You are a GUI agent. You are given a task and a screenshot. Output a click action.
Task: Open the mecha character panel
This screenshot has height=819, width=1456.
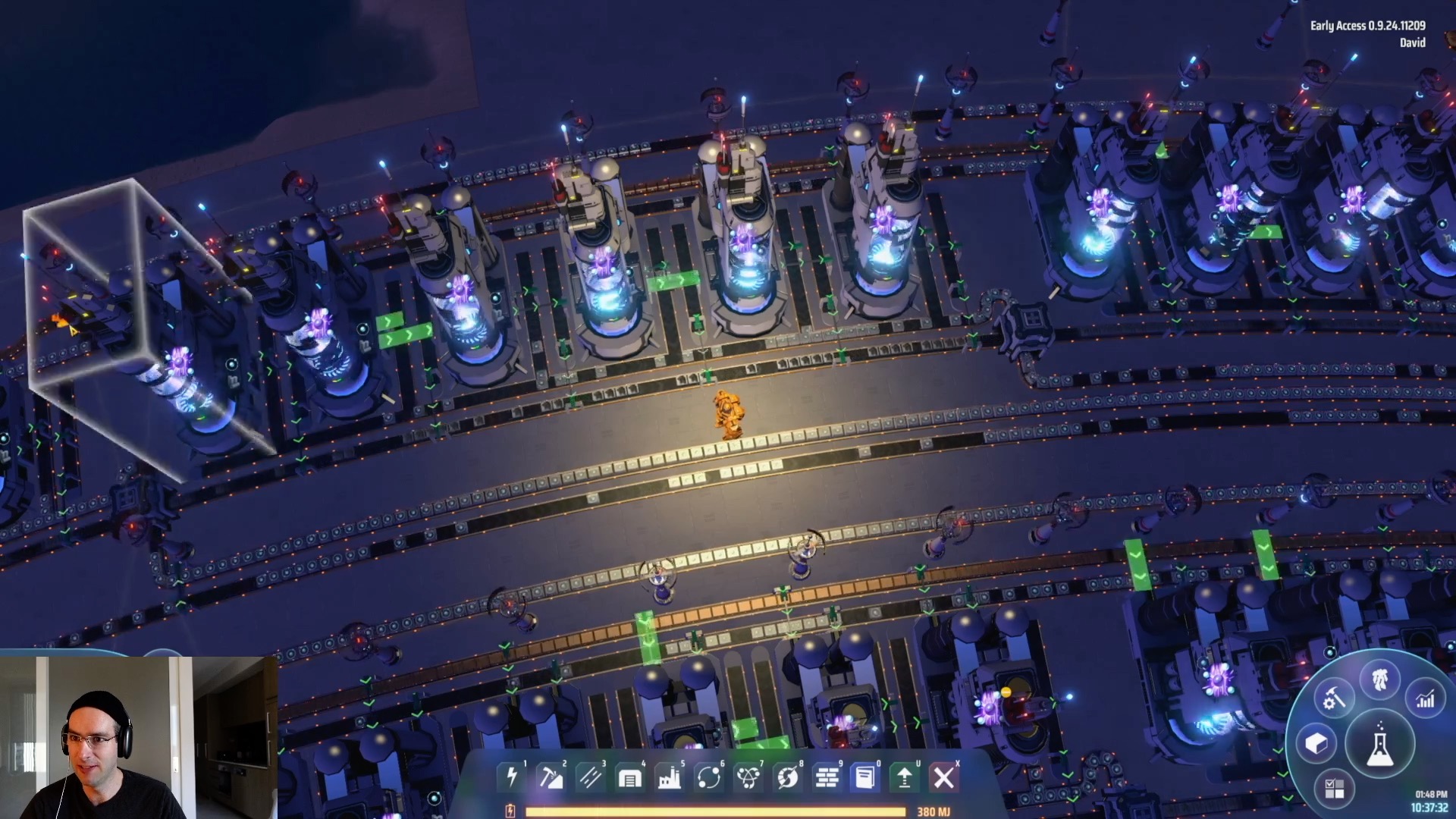point(1379,680)
